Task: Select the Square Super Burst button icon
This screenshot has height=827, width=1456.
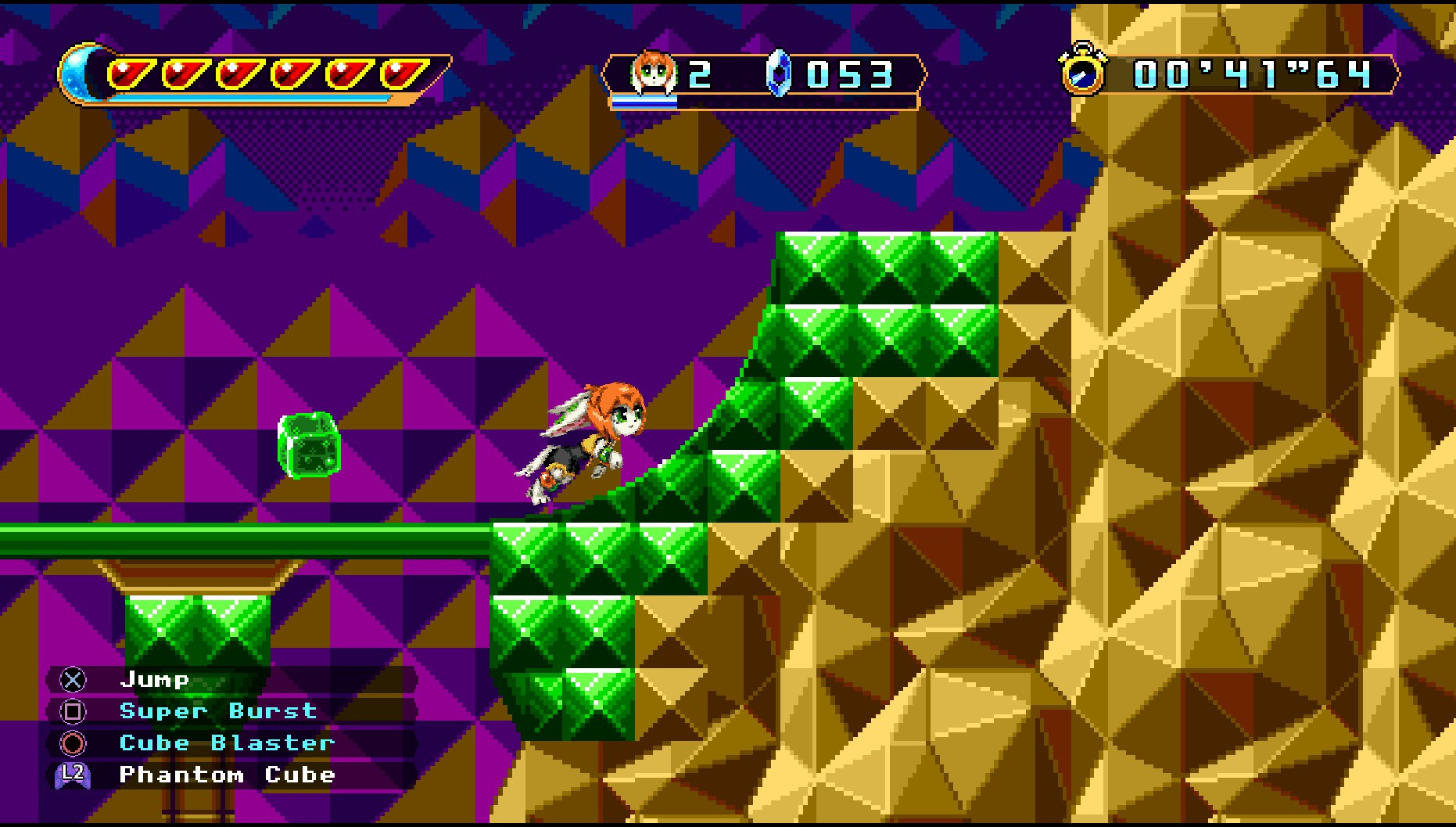Action: pos(73,711)
